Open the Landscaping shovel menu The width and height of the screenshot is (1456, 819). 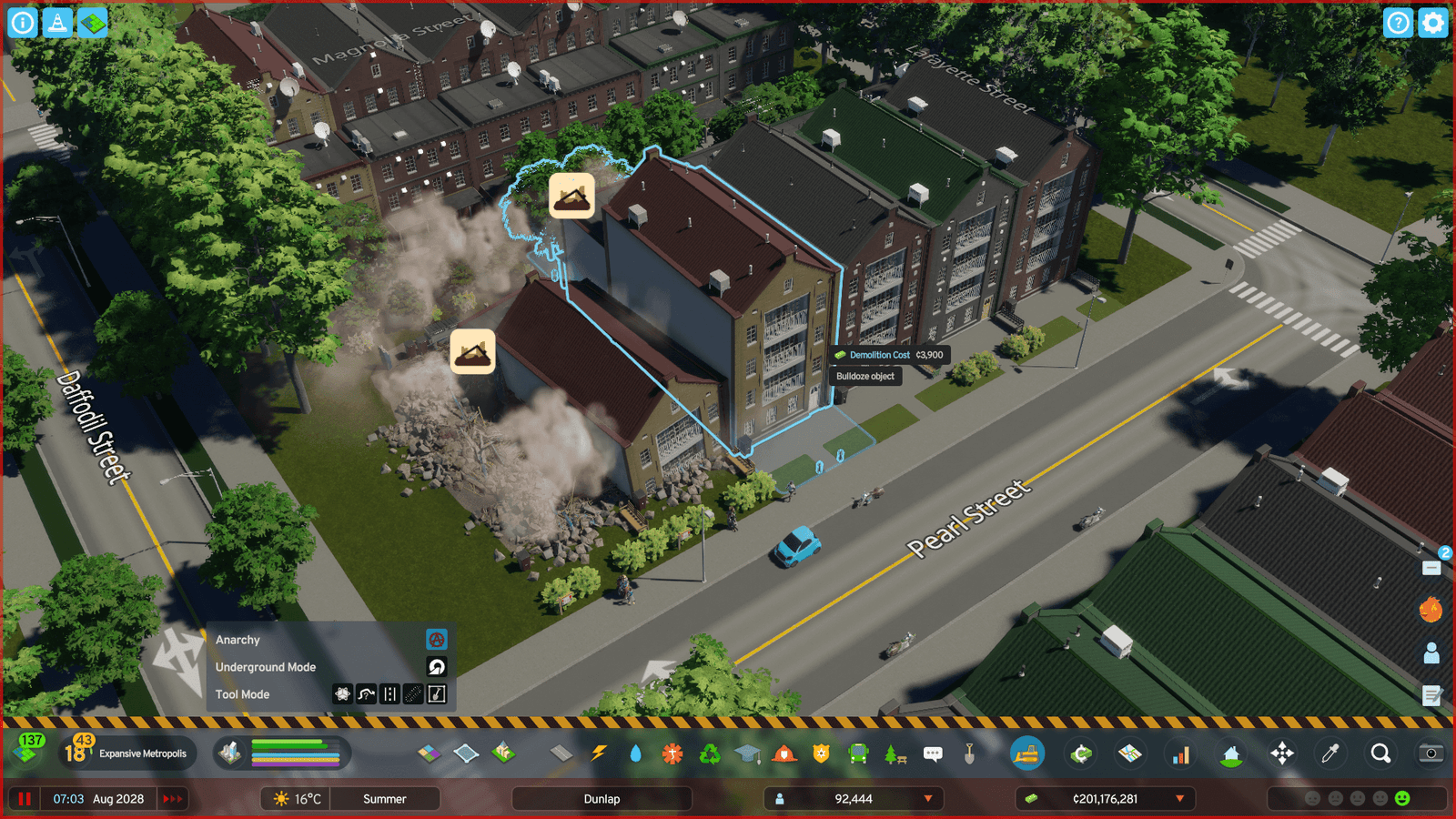pos(970,753)
